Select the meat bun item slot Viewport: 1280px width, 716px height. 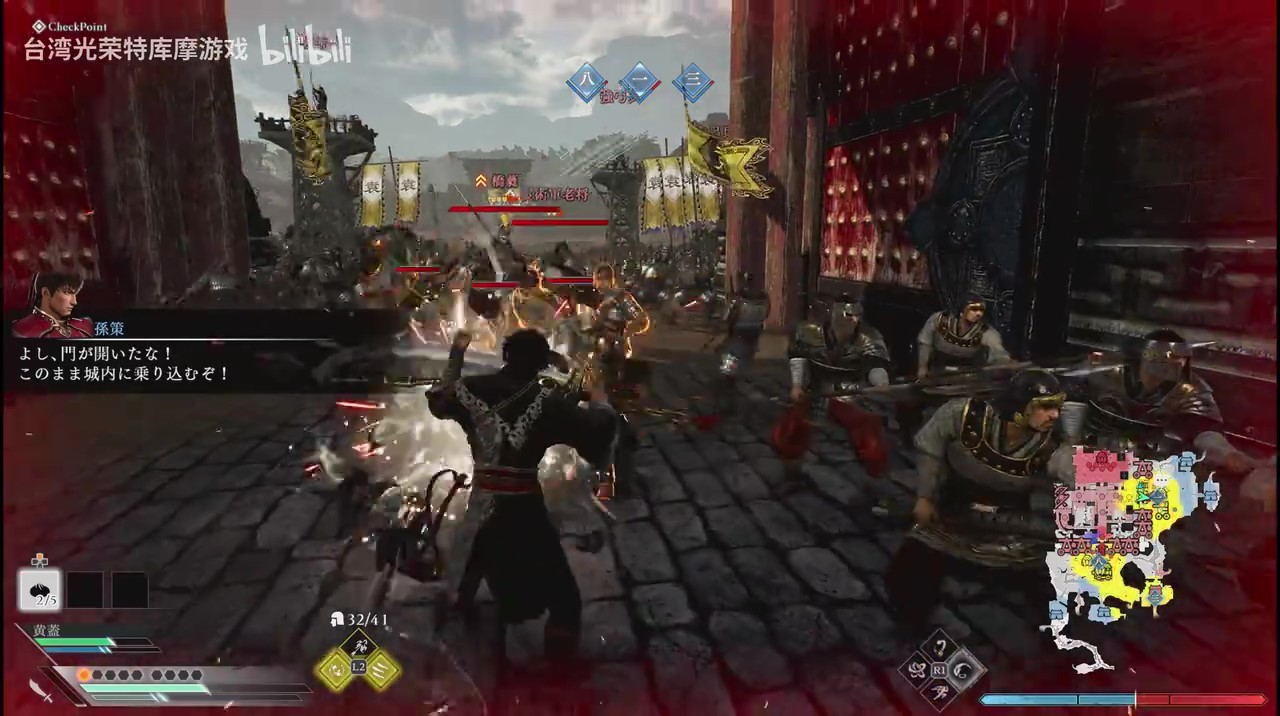(40, 589)
